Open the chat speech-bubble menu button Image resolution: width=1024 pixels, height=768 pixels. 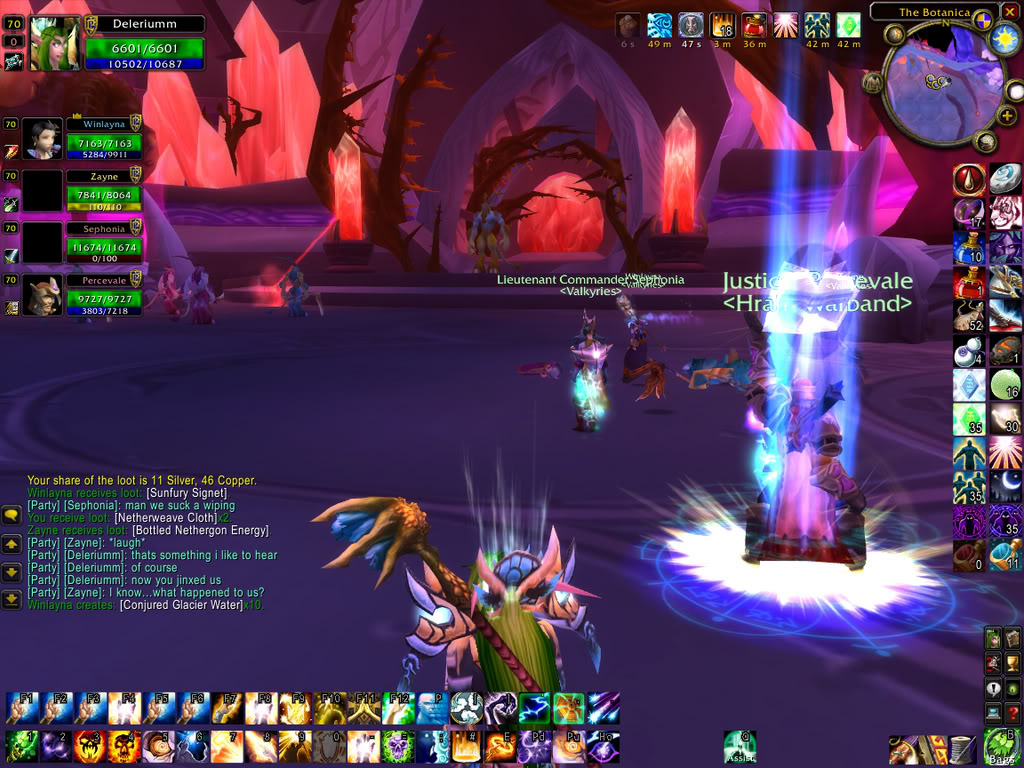12,514
